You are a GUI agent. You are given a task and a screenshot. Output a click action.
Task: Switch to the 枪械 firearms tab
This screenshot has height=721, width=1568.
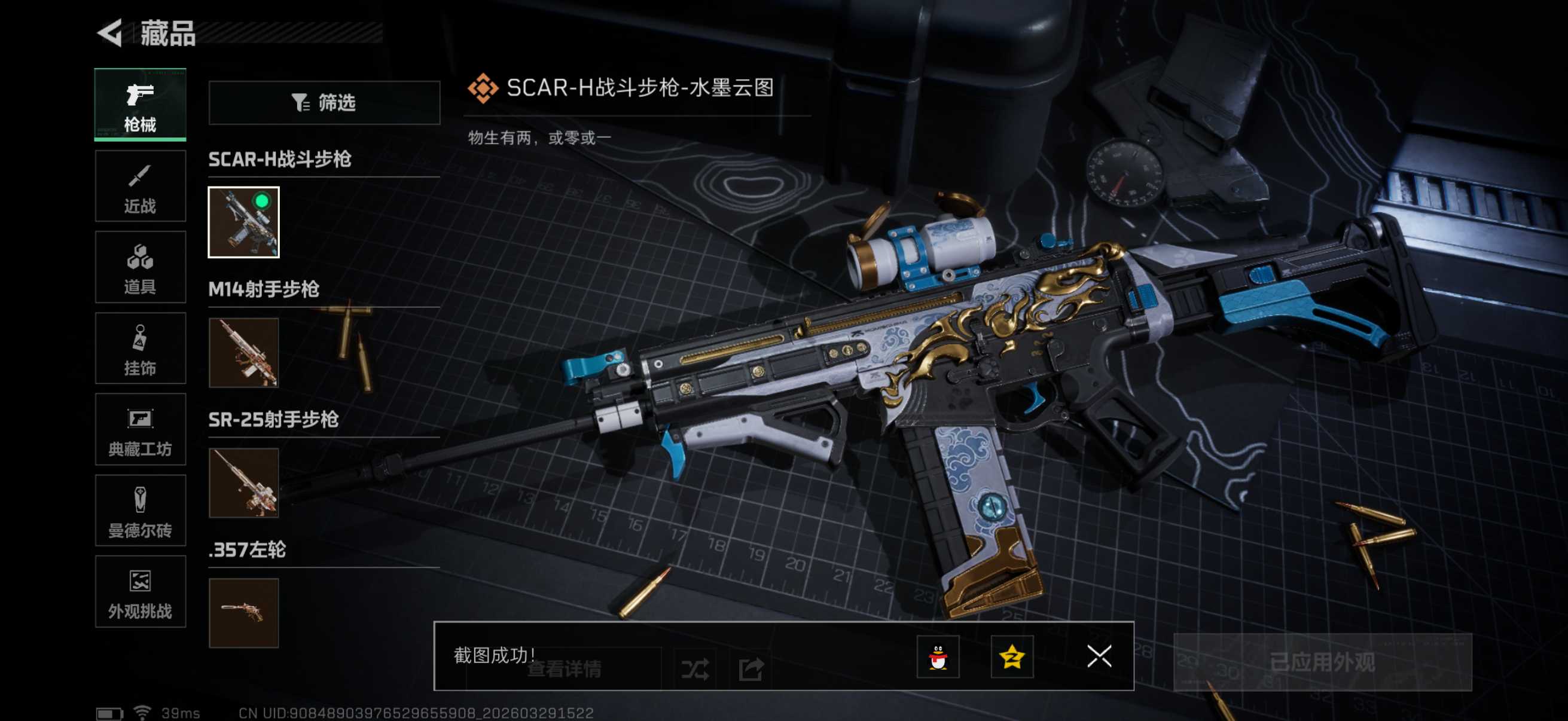point(140,105)
